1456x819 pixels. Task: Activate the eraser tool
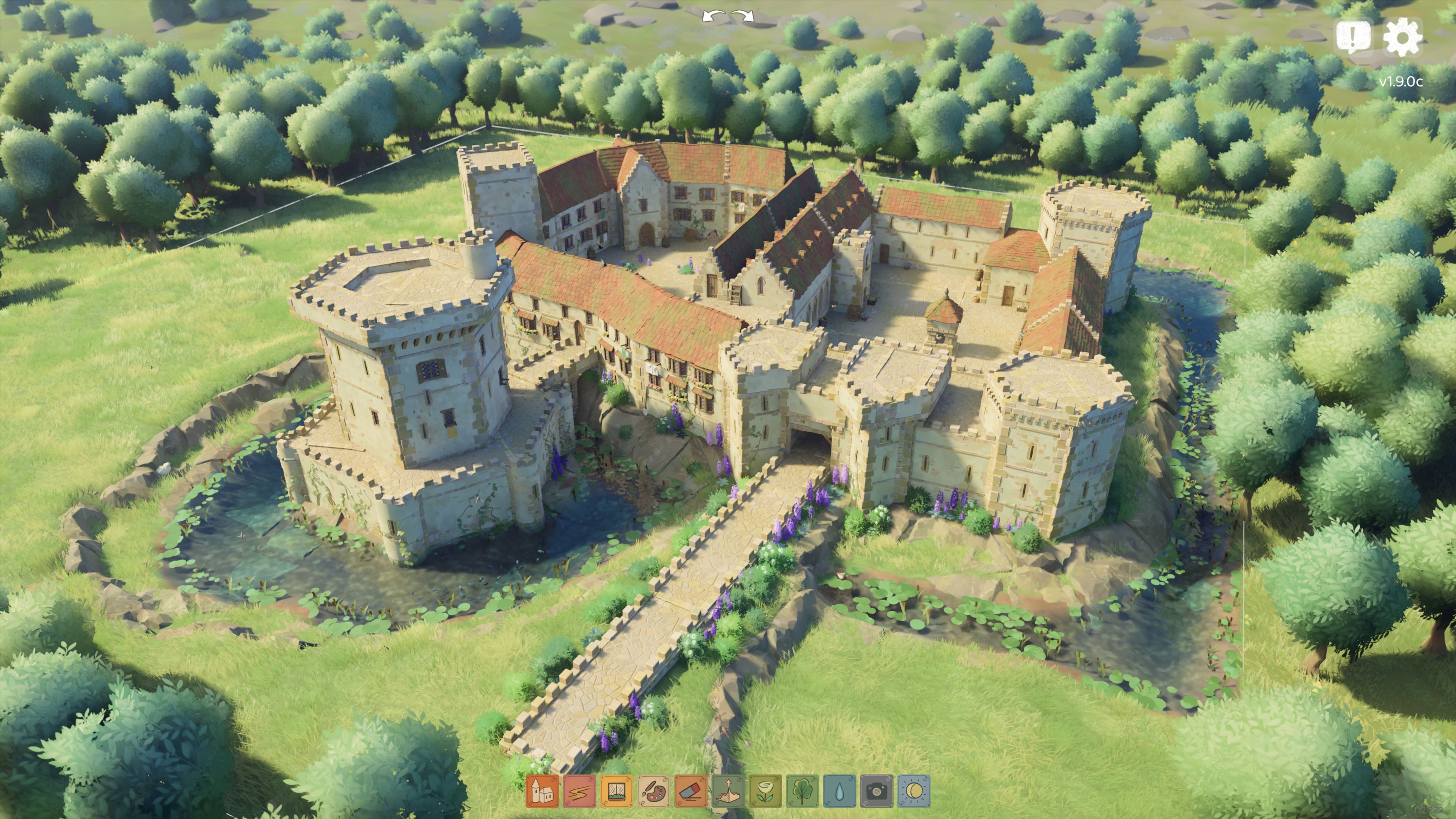[x=691, y=790]
